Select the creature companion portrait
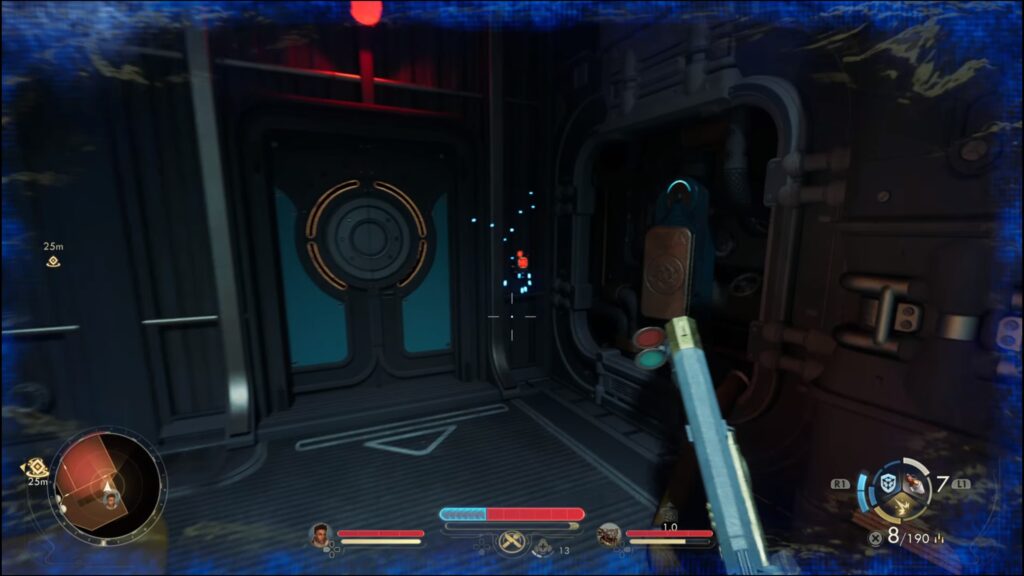The width and height of the screenshot is (1024, 576). [609, 536]
